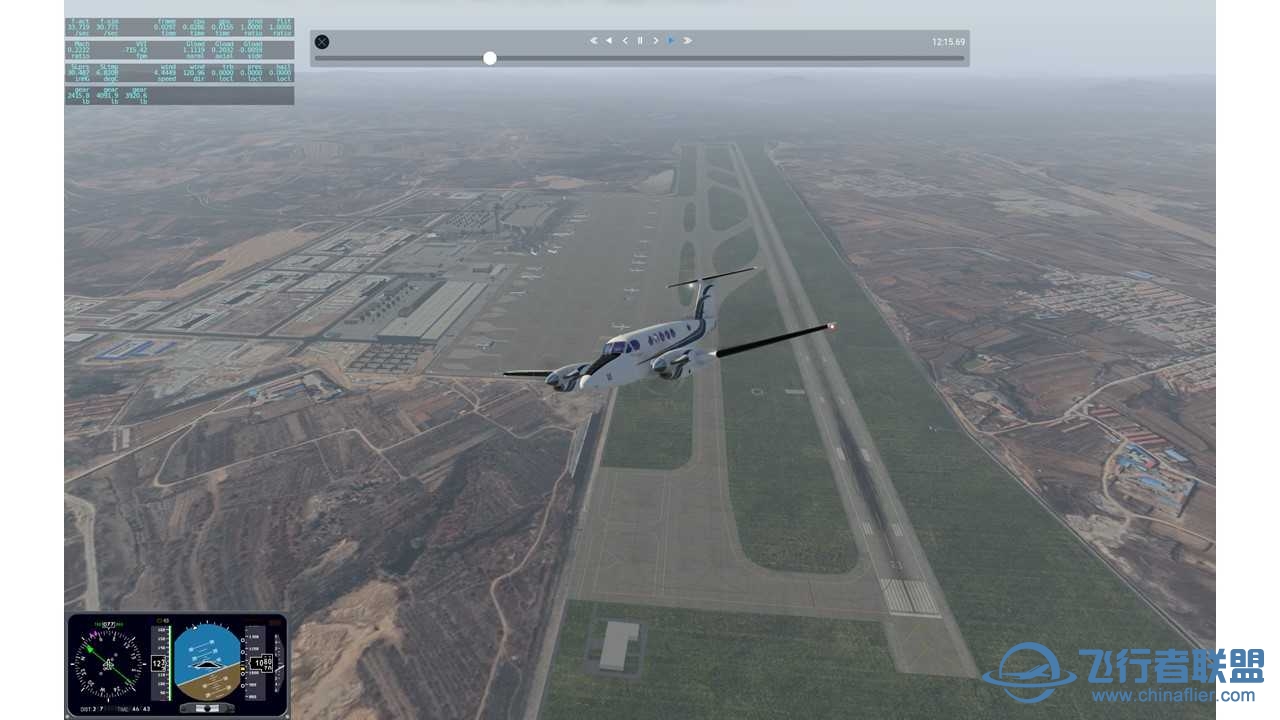Click the fast rewind double-arrow button

click(593, 41)
